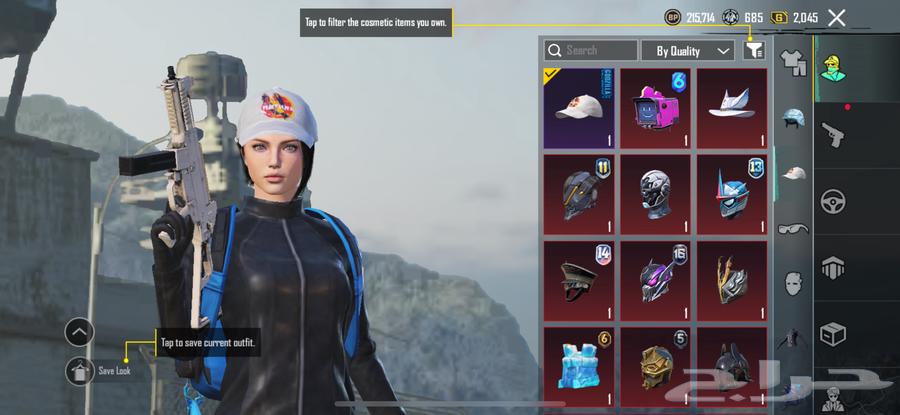Image resolution: width=900 pixels, height=415 pixels.
Task: Open the By Quality sort dropdown
Action: click(x=693, y=50)
